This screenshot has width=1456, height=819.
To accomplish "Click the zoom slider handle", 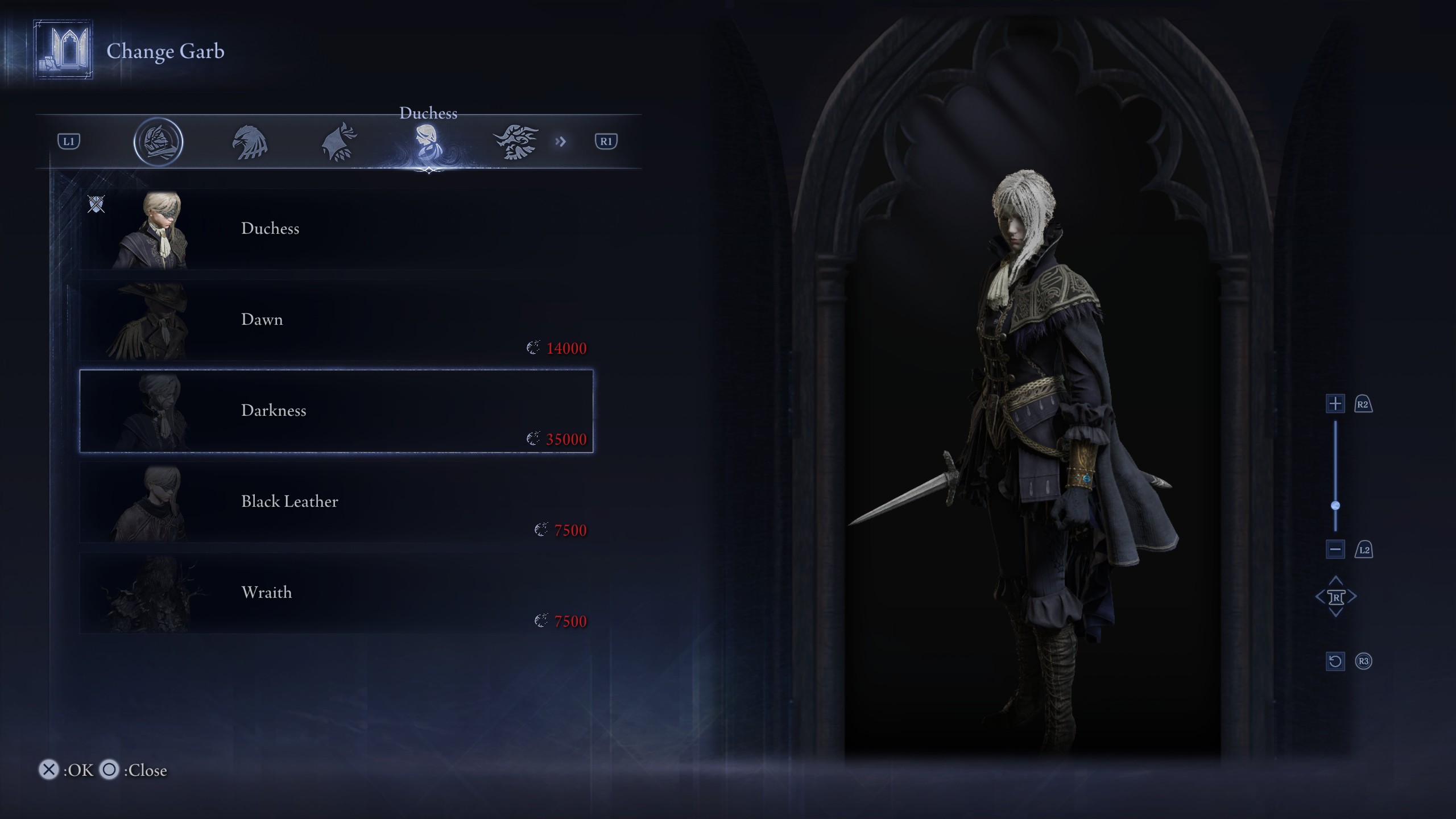I will click(x=1335, y=506).
